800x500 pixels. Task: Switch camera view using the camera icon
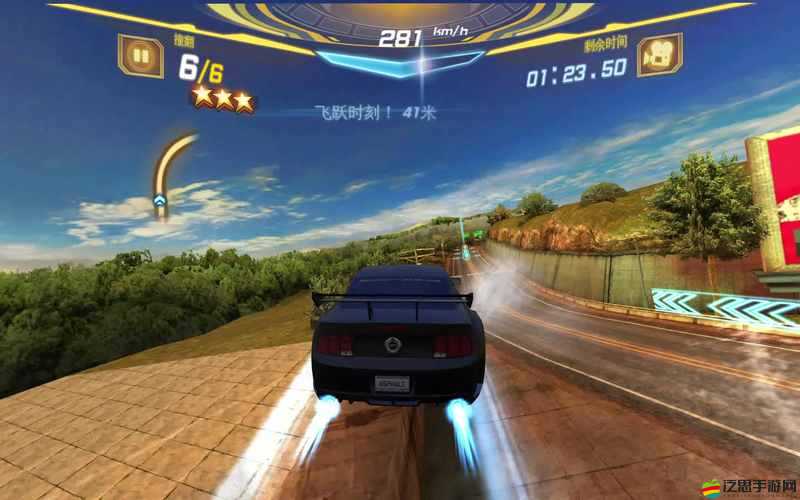658,57
